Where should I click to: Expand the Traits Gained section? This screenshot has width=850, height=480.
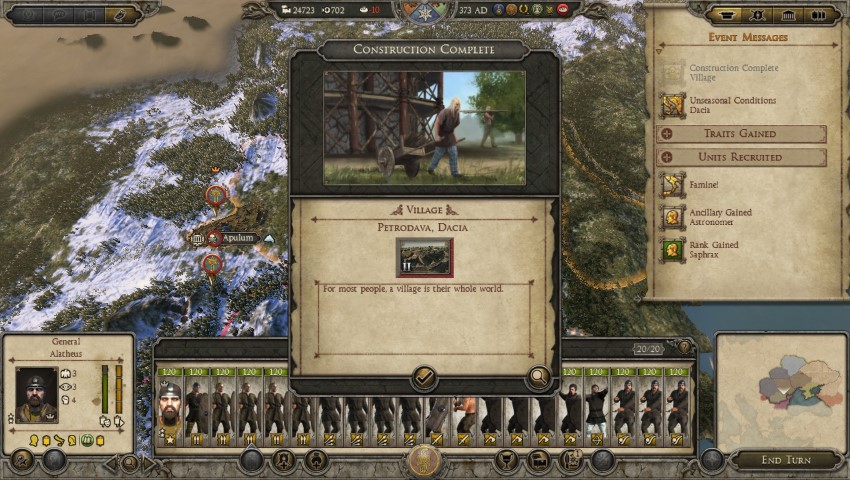pos(741,134)
